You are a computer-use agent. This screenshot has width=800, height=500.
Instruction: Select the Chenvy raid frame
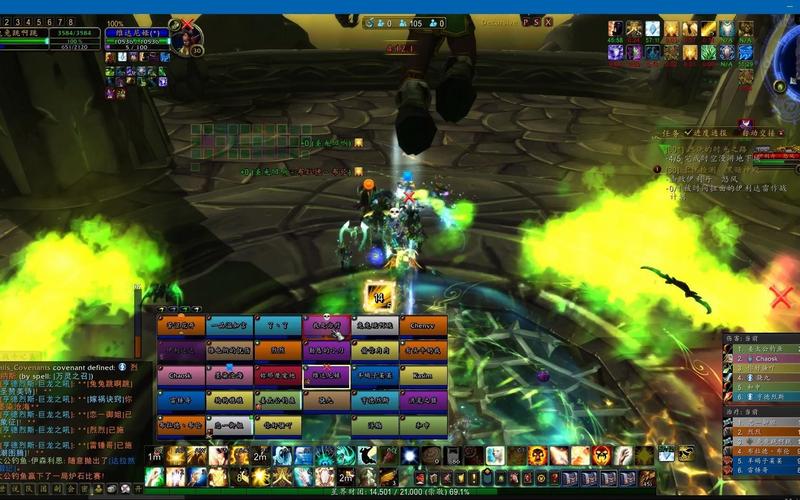coord(423,325)
